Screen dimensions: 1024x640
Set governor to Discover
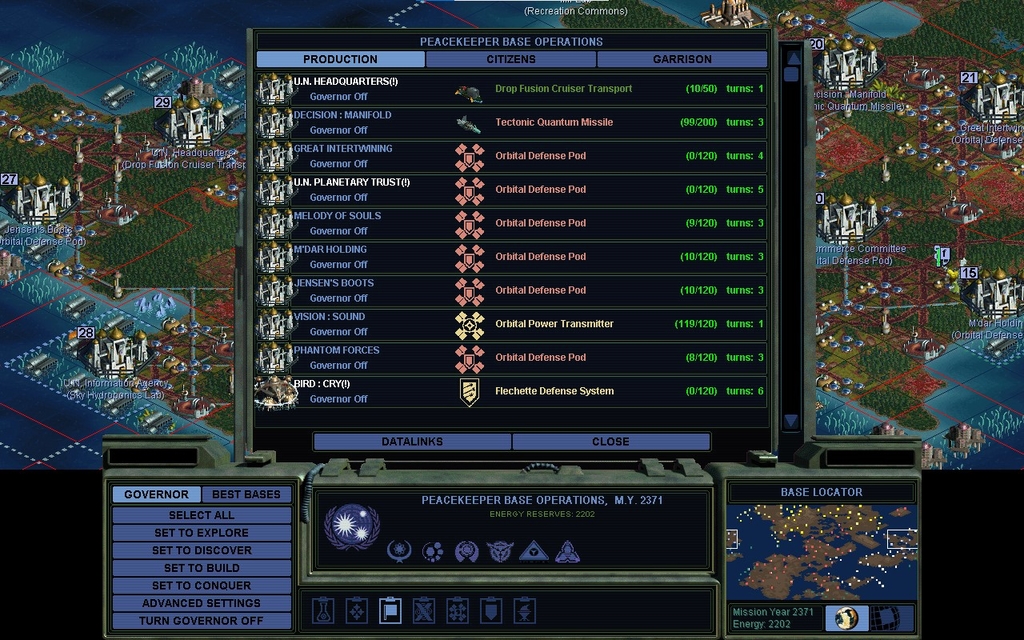point(201,550)
